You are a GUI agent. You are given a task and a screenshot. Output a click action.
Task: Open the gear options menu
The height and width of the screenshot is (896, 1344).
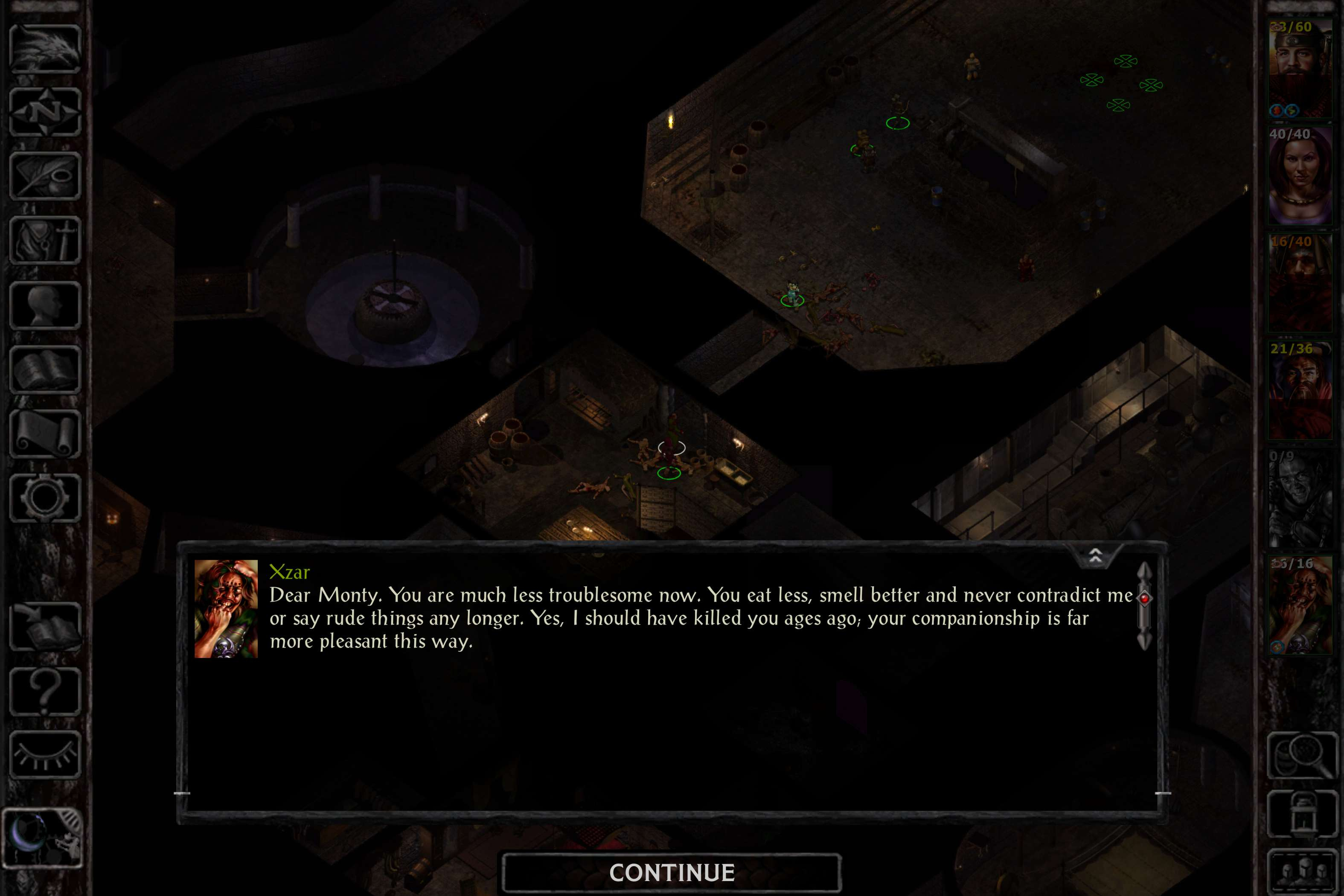pos(45,497)
